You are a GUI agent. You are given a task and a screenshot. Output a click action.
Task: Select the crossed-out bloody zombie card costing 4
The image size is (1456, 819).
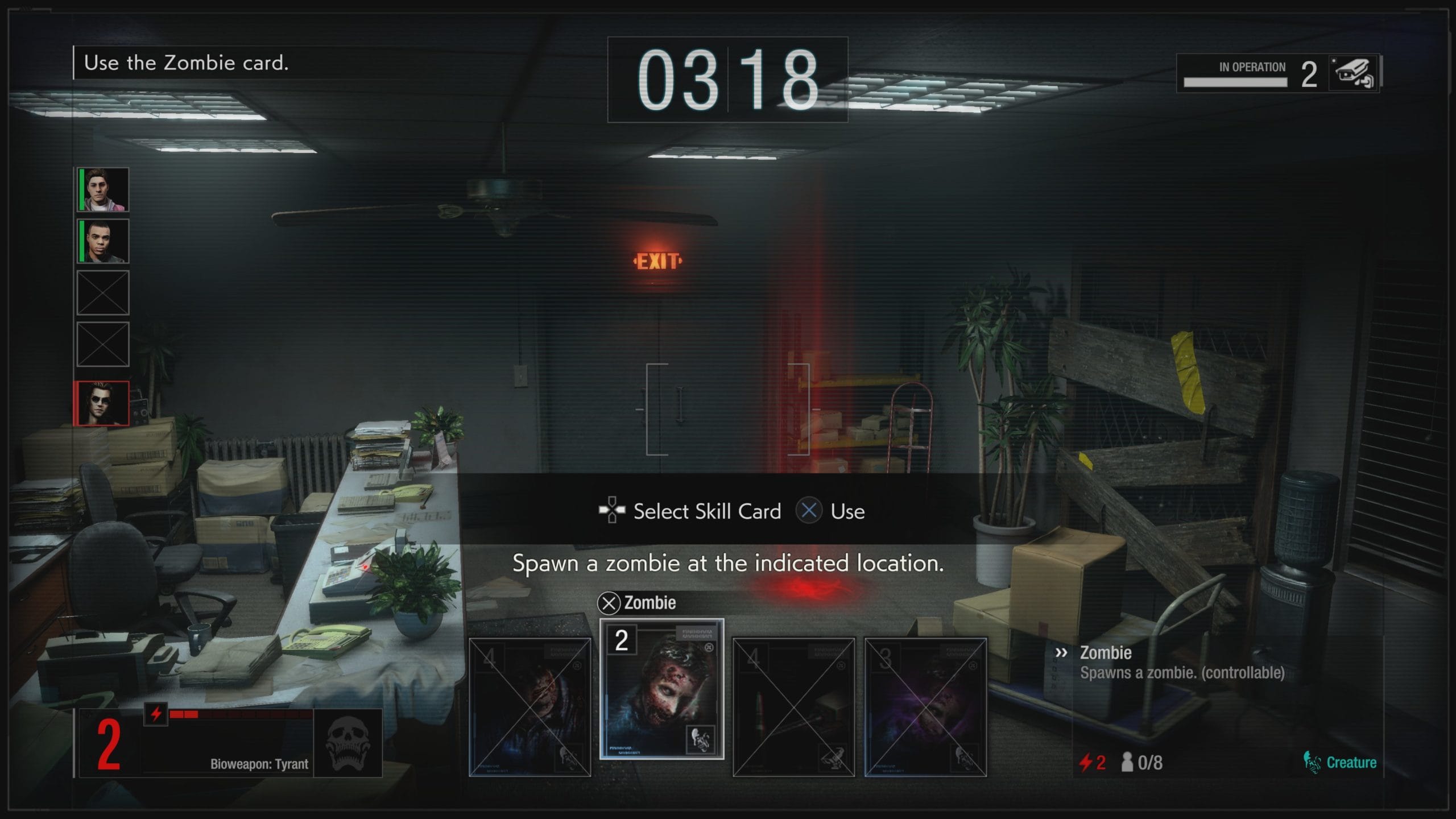(x=530, y=707)
